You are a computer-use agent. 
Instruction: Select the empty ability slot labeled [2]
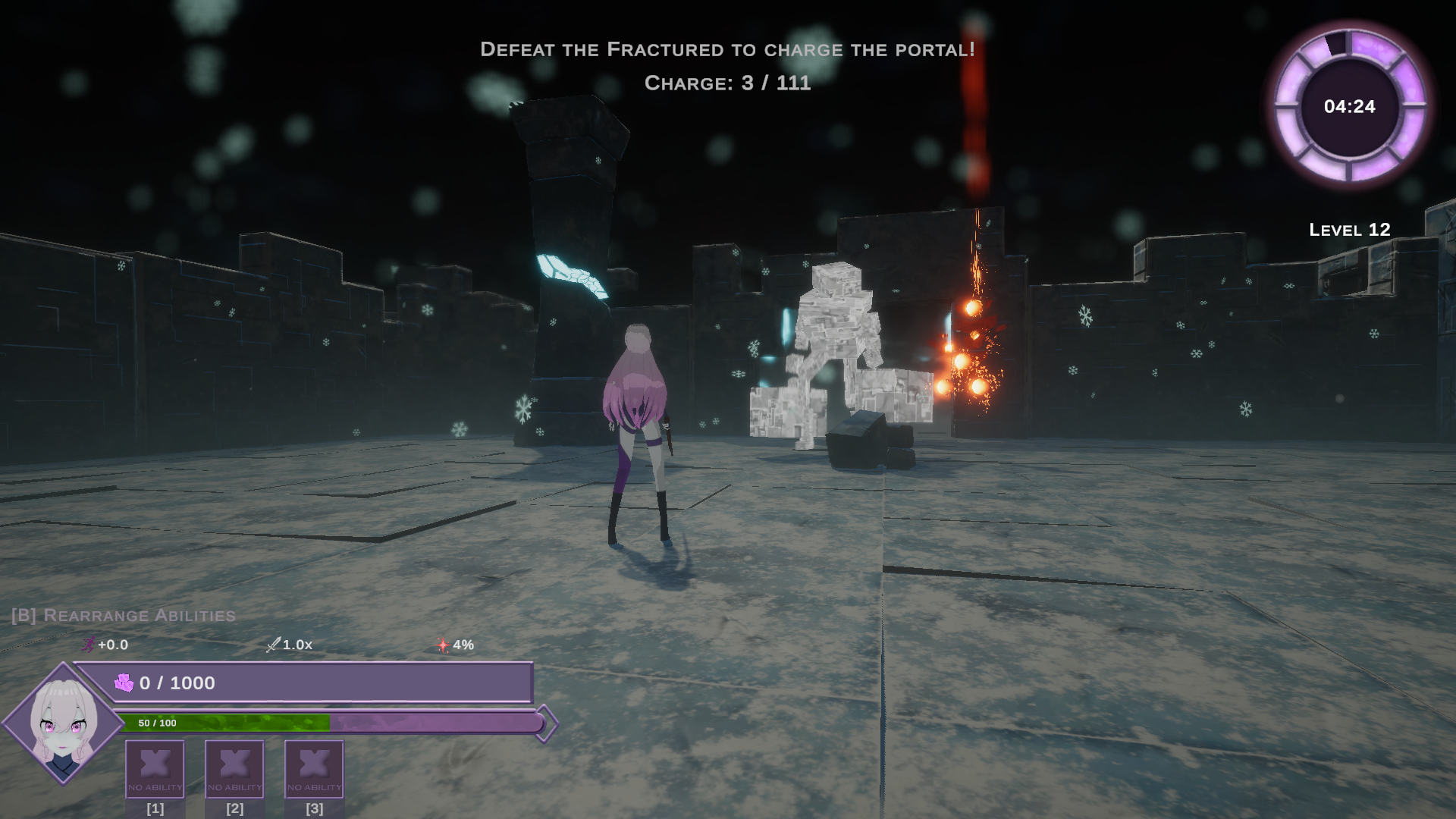[234, 768]
